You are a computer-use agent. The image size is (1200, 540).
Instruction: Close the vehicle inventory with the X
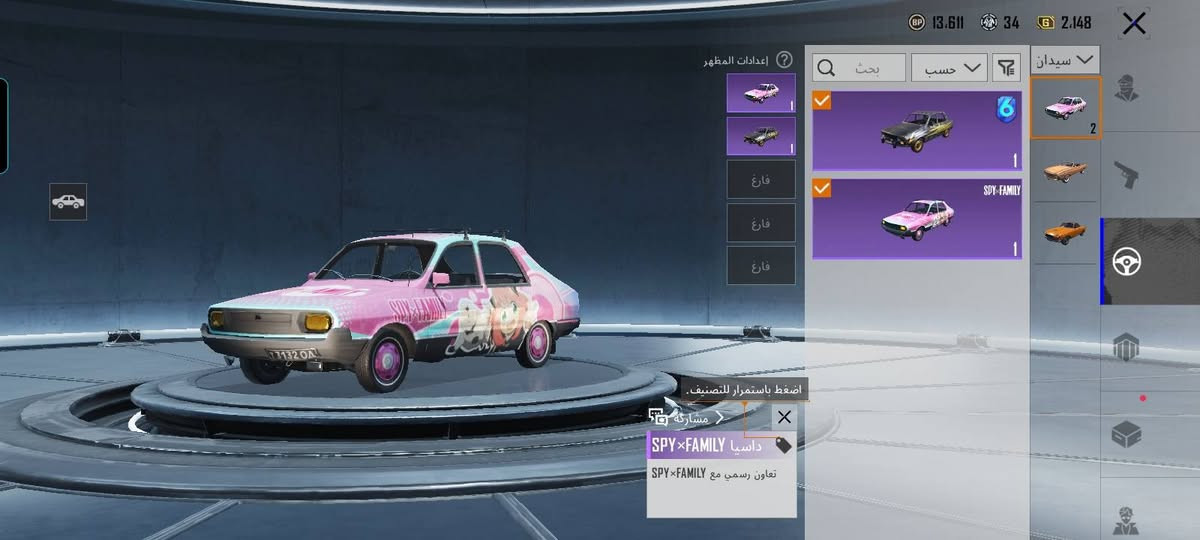tap(1134, 24)
